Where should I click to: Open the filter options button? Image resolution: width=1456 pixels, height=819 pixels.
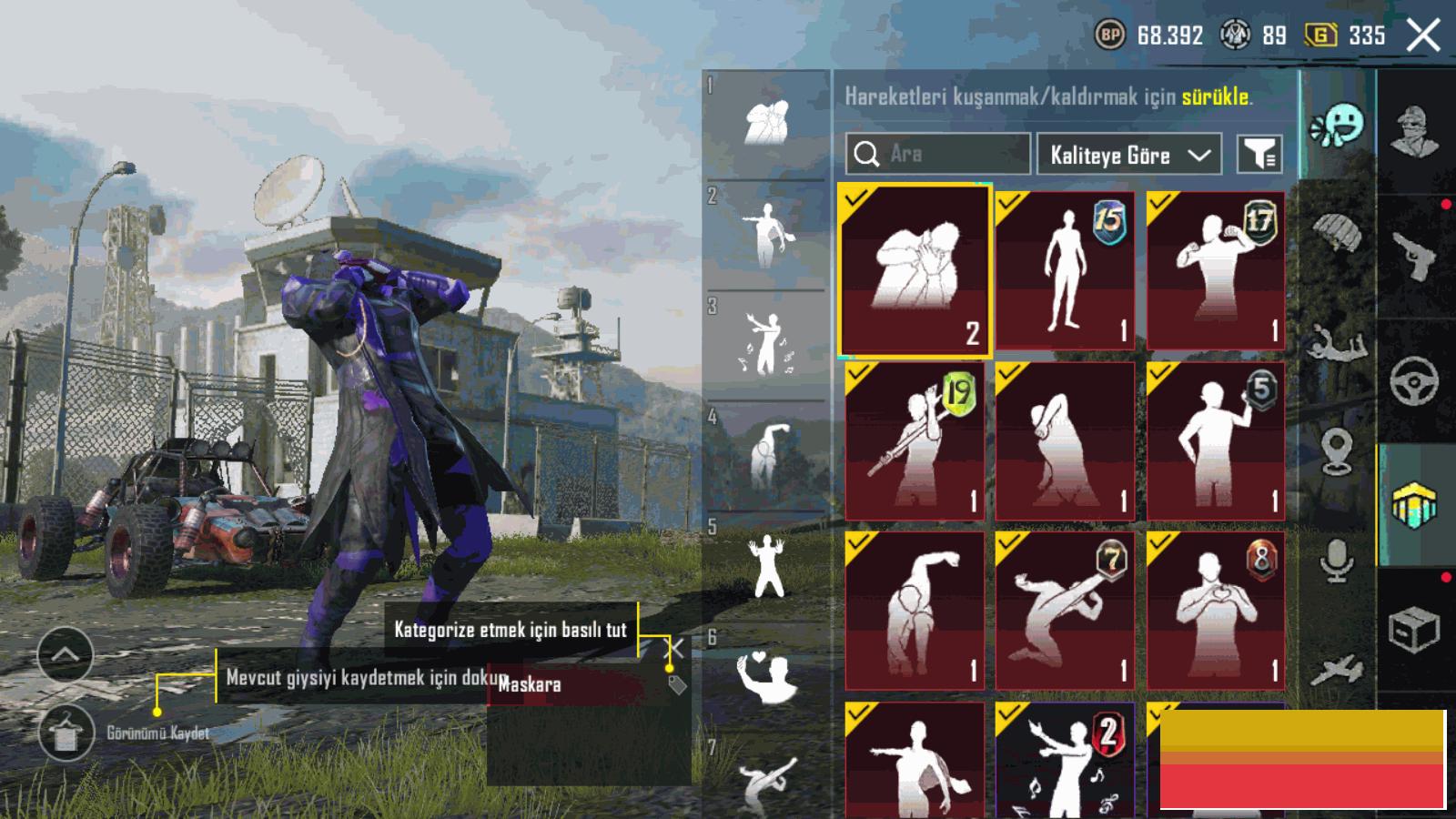tap(1259, 155)
